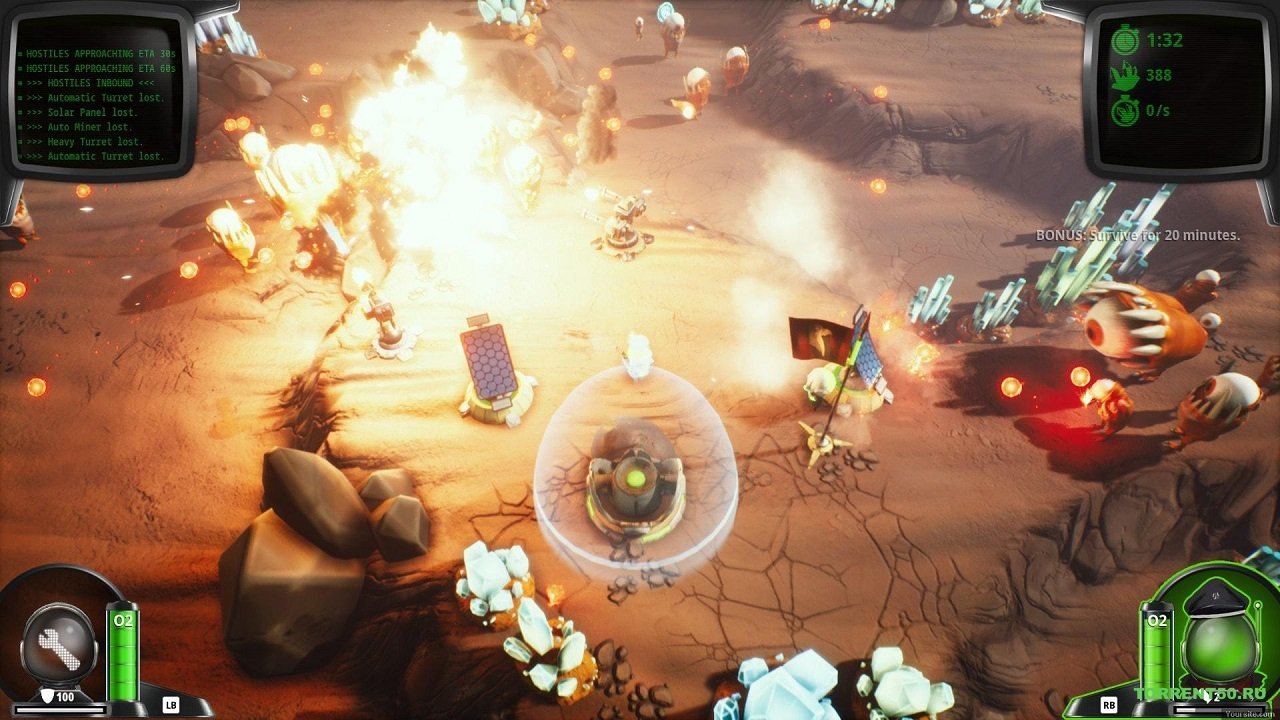Click the O2 battery meter on the left
The width and height of the screenshot is (1280, 720).
click(x=122, y=653)
